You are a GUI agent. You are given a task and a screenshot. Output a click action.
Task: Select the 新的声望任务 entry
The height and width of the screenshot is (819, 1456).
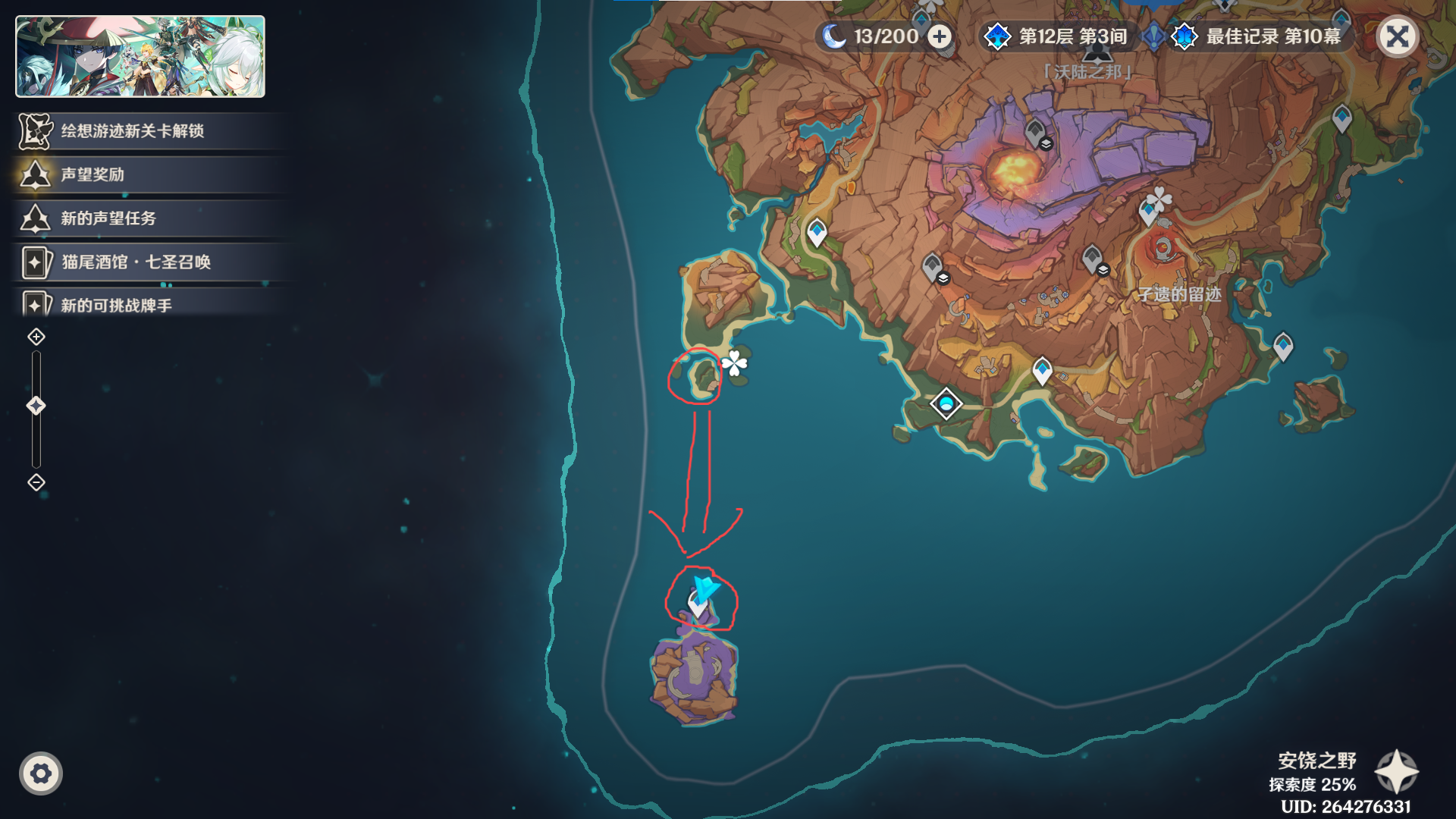[108, 219]
